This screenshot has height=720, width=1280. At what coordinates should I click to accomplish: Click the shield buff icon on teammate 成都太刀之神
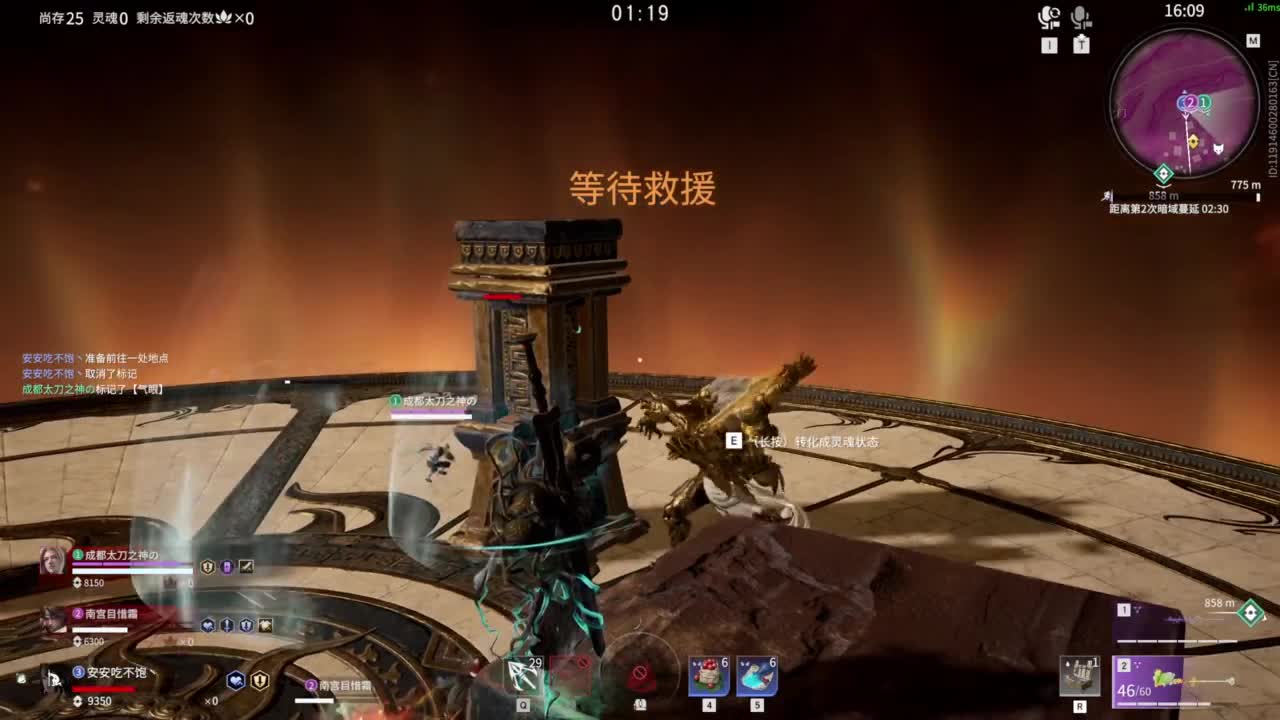pos(207,566)
